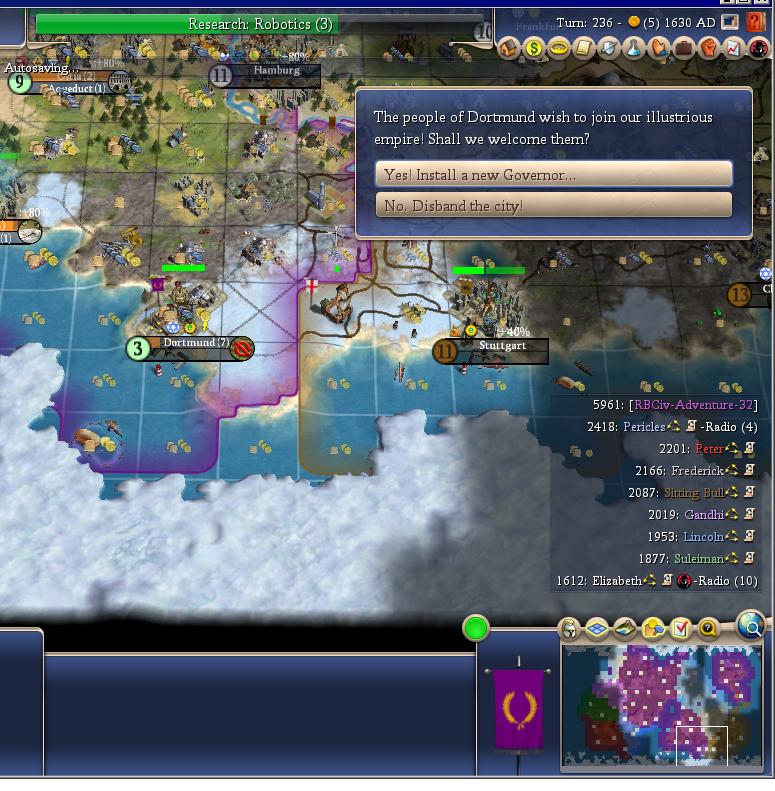Open the Military Advisor shield icon
The image size is (775, 791).
[609, 48]
